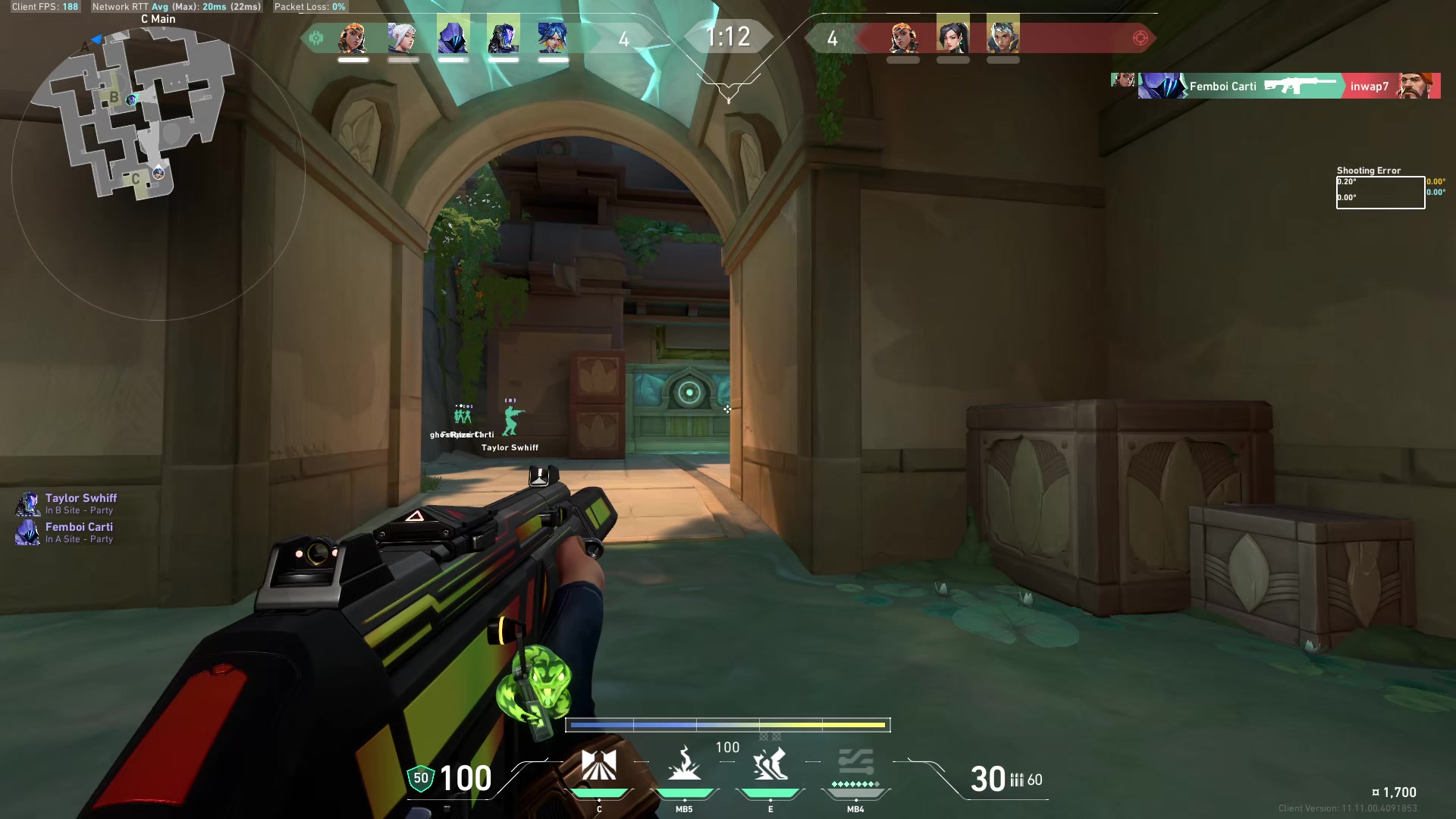
Task: Use the Relay Bolt ability icon
Action: tap(684, 766)
